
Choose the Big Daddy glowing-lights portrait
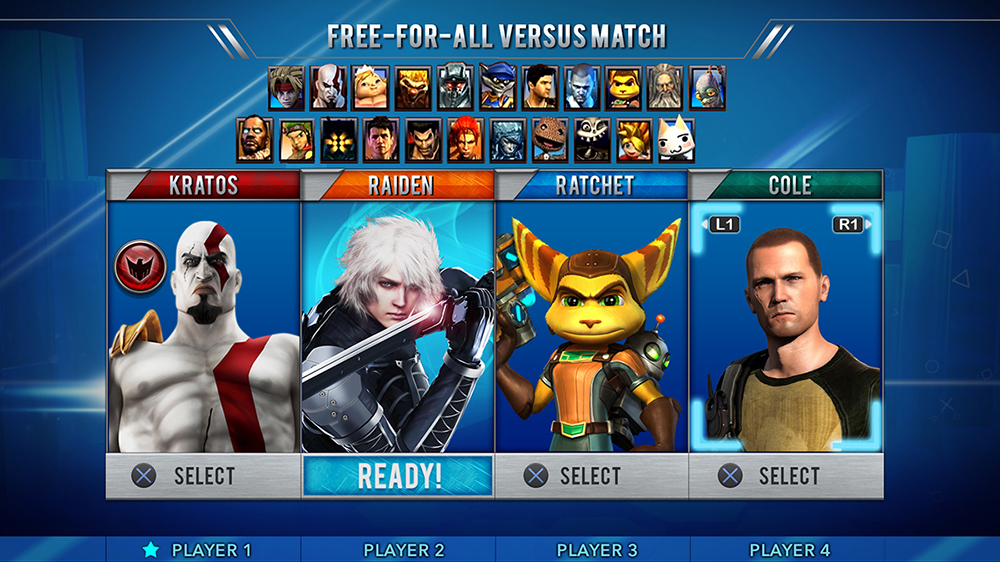[x=338, y=140]
